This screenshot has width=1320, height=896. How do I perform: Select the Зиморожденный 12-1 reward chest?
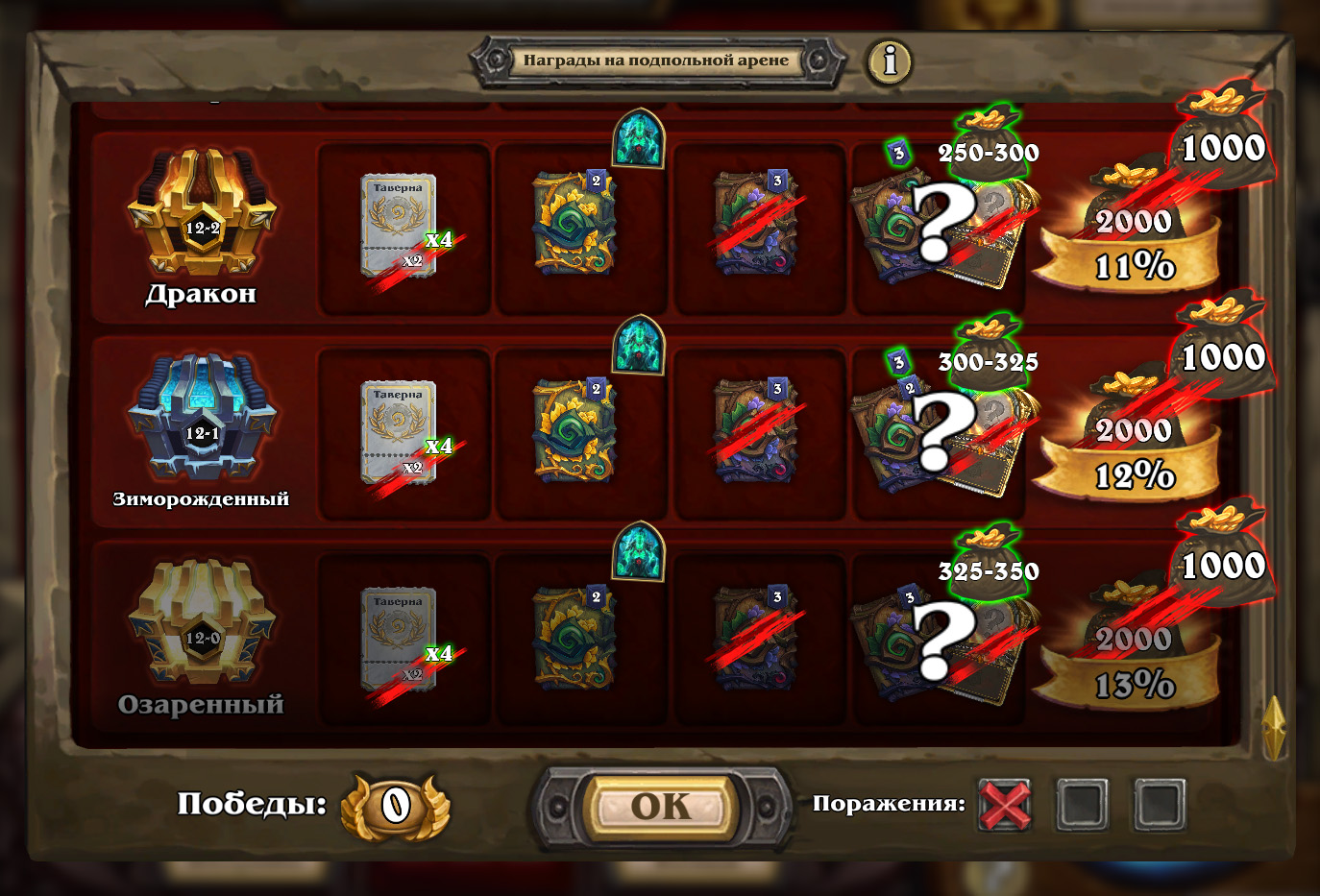[202, 418]
